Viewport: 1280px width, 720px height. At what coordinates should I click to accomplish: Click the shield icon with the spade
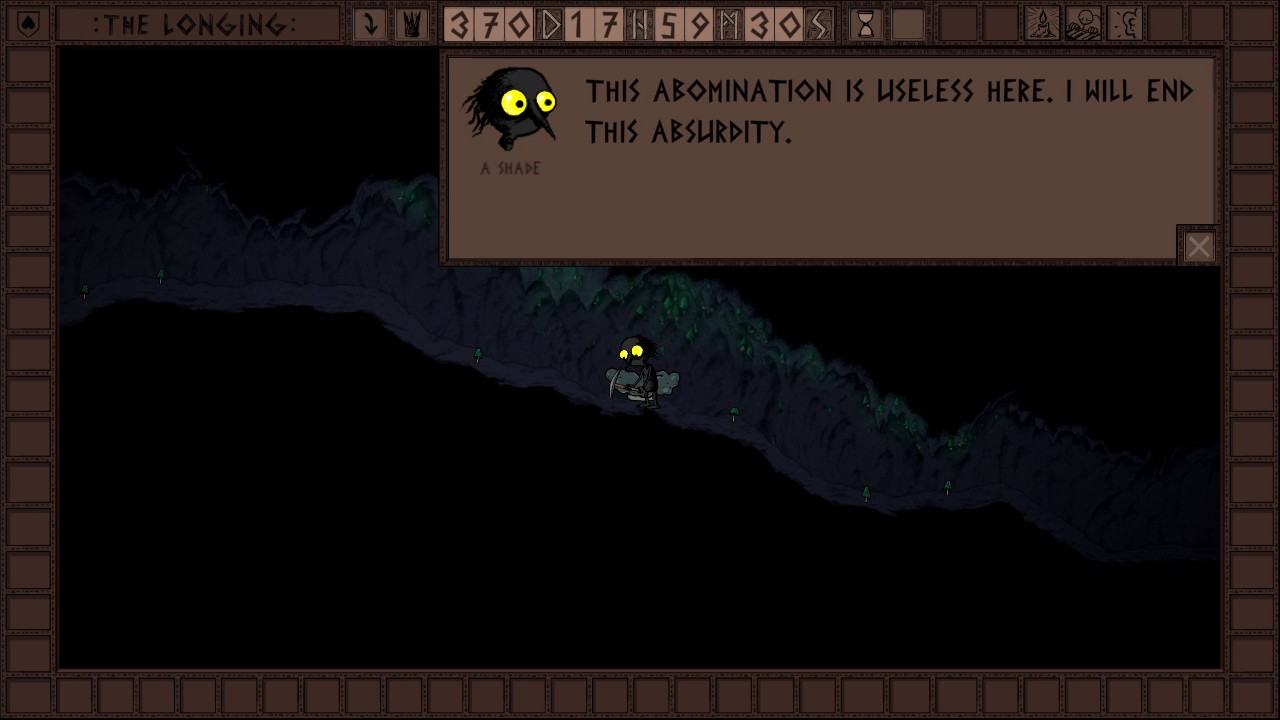point(29,24)
